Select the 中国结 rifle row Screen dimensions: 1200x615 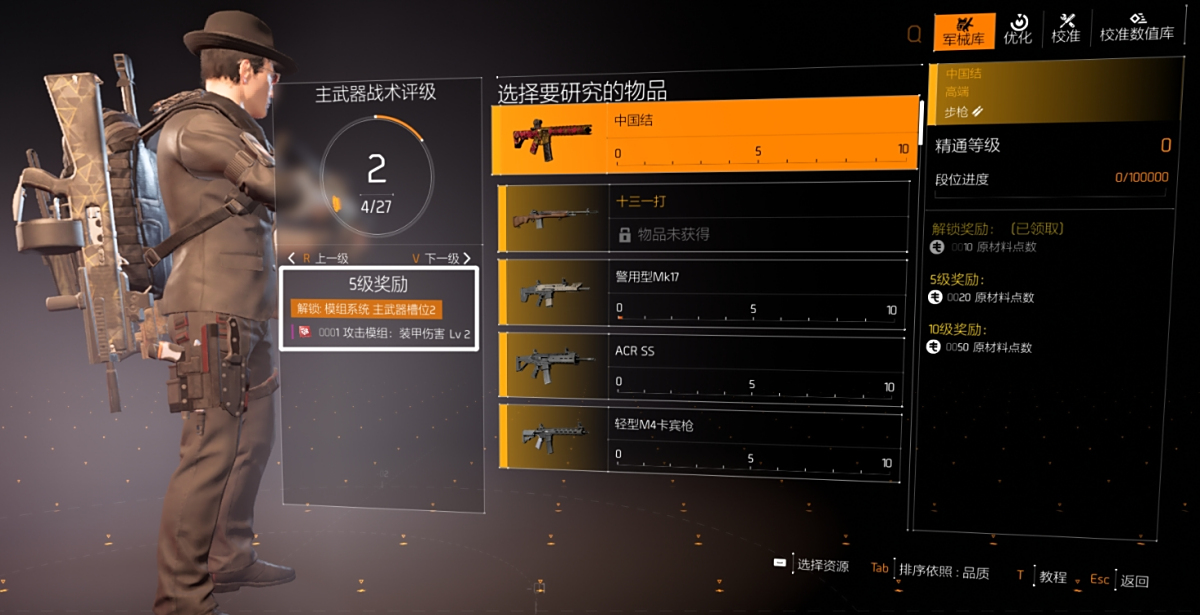(x=705, y=135)
